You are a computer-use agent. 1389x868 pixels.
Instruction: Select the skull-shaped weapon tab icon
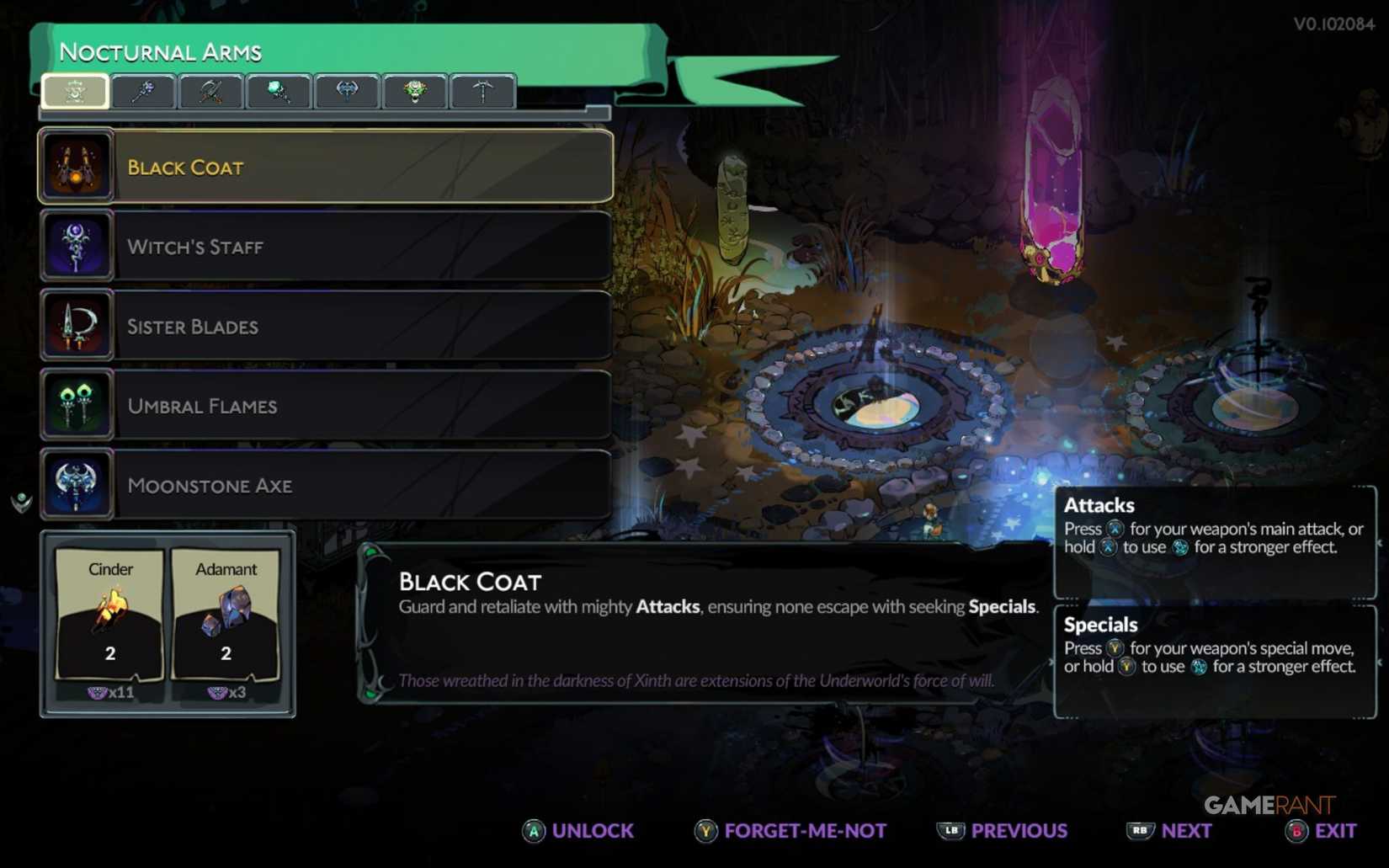(415, 92)
